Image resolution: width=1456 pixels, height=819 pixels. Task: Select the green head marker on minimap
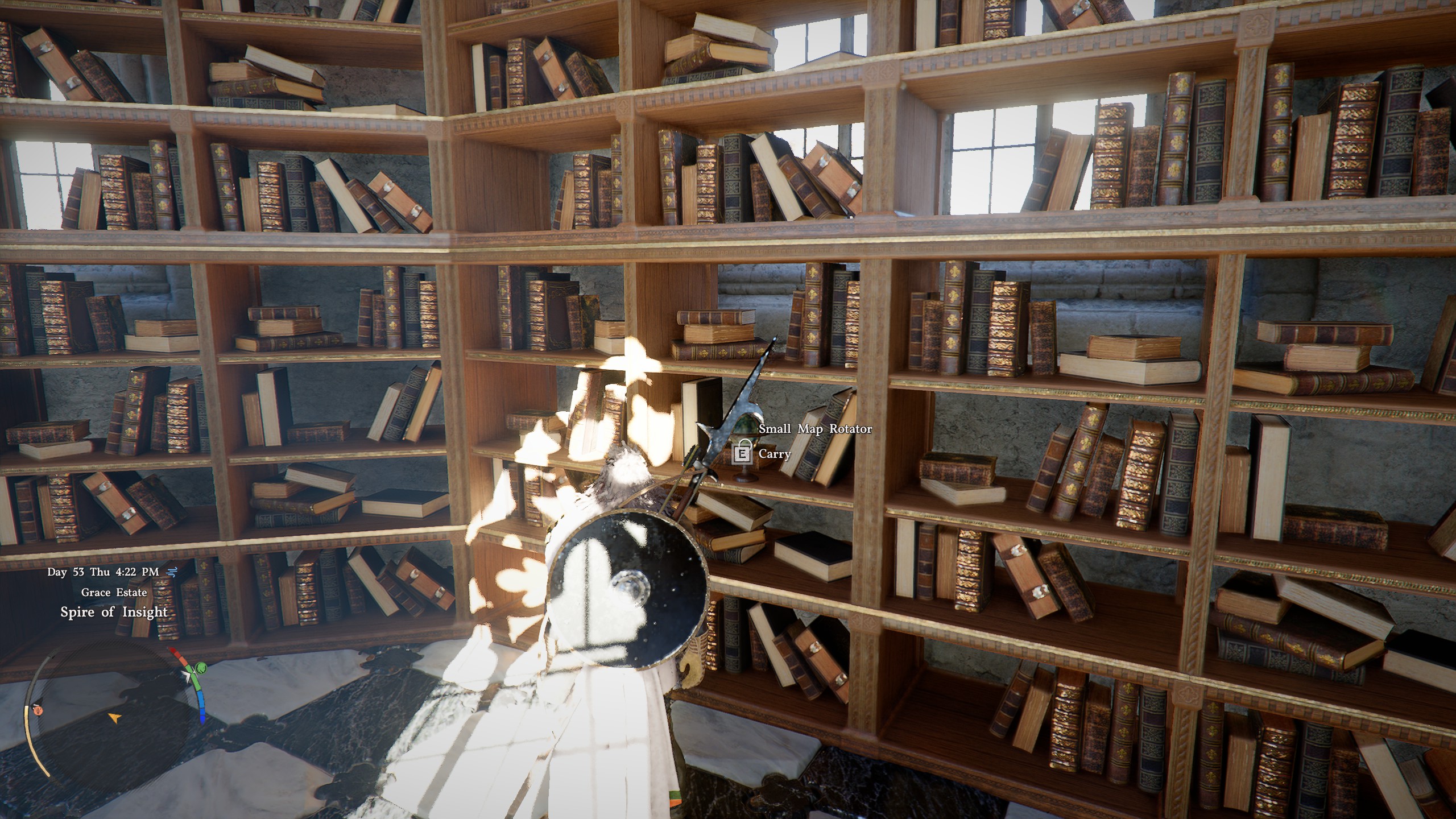pos(200,668)
